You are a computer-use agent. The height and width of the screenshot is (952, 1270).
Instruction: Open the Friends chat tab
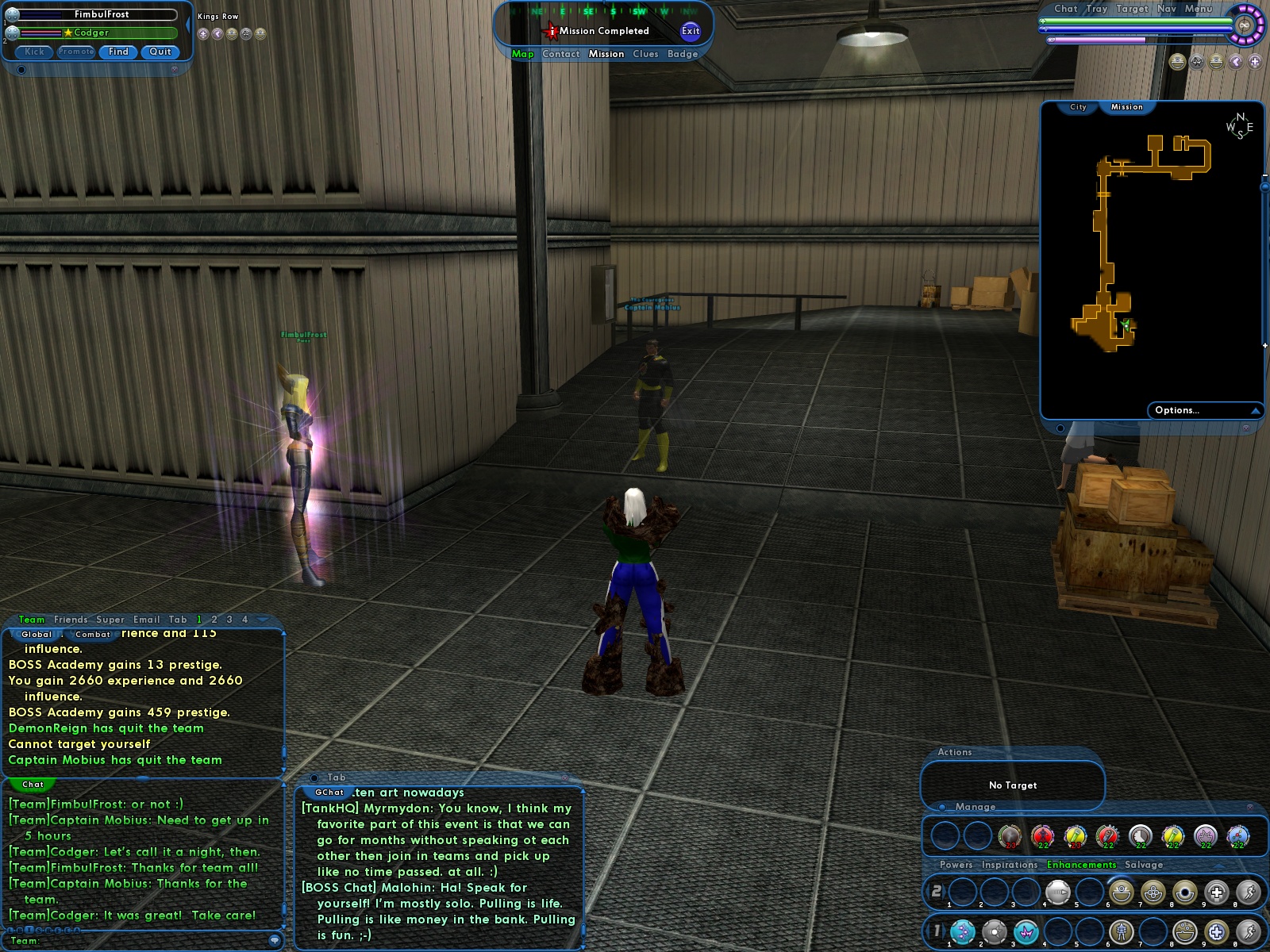coord(71,620)
